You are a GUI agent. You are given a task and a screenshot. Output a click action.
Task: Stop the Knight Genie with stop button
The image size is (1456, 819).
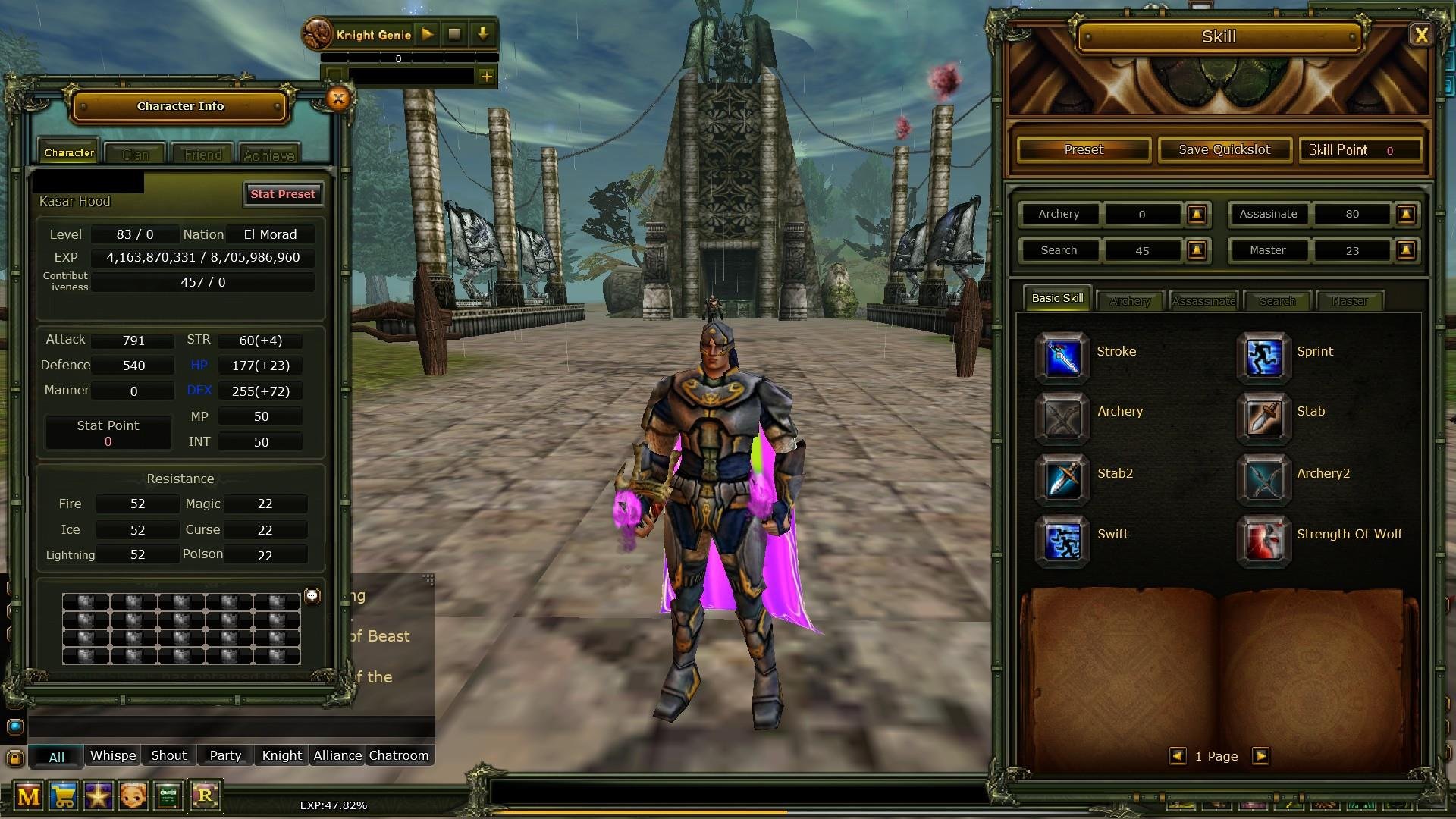(454, 33)
